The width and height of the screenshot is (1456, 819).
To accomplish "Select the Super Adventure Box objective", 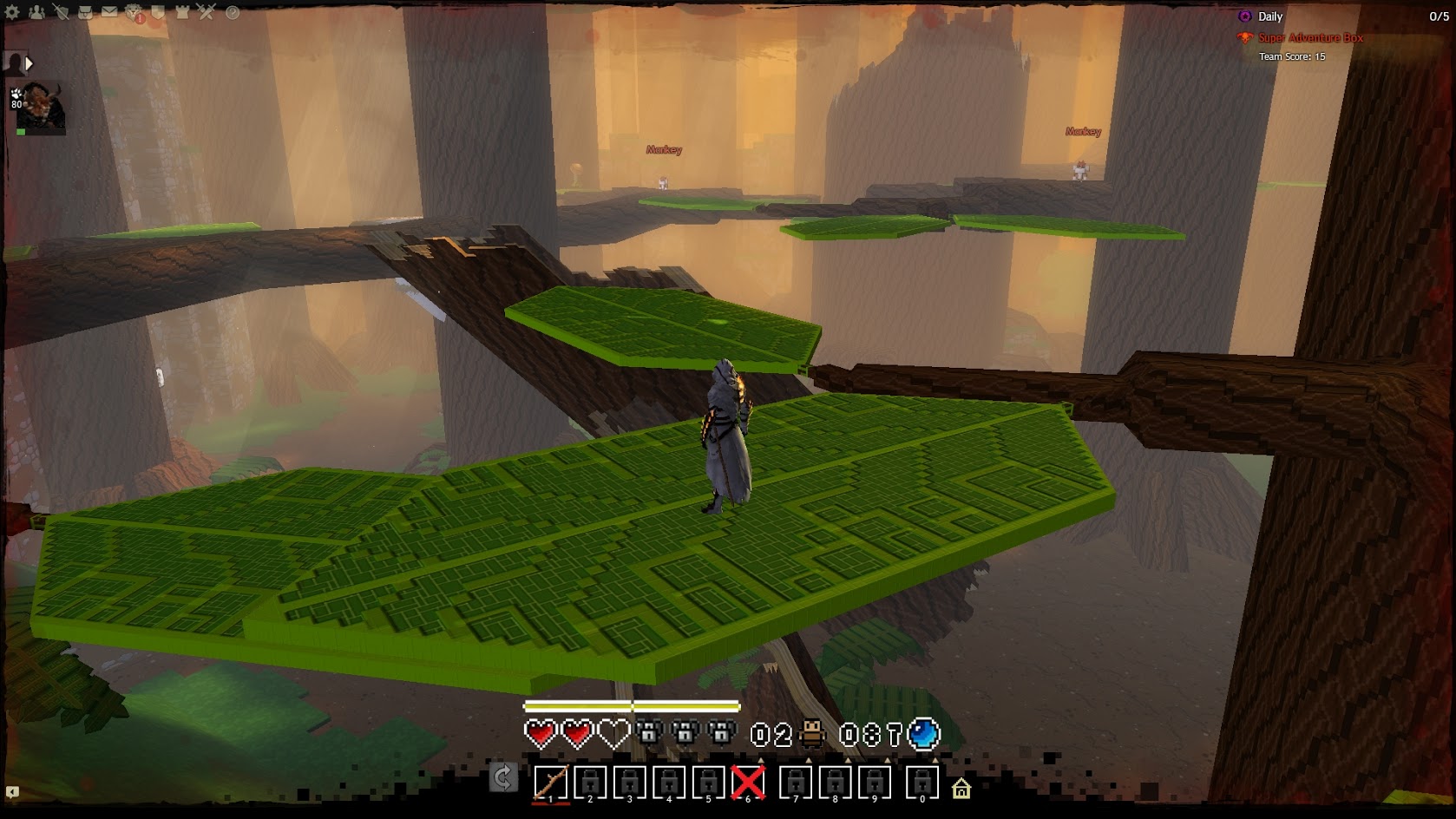I will (x=1310, y=38).
